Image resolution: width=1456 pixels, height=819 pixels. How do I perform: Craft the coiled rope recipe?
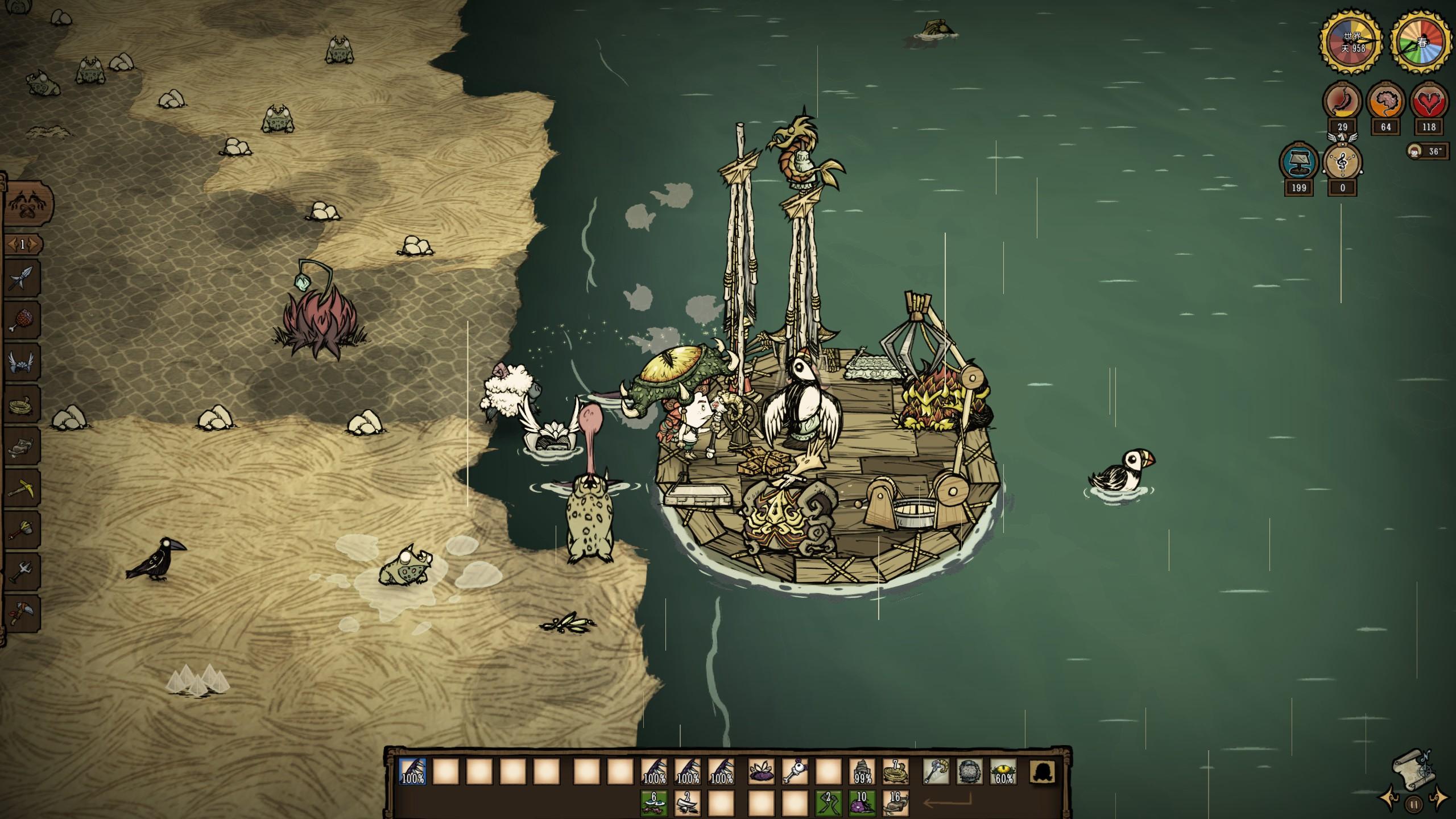point(23,404)
